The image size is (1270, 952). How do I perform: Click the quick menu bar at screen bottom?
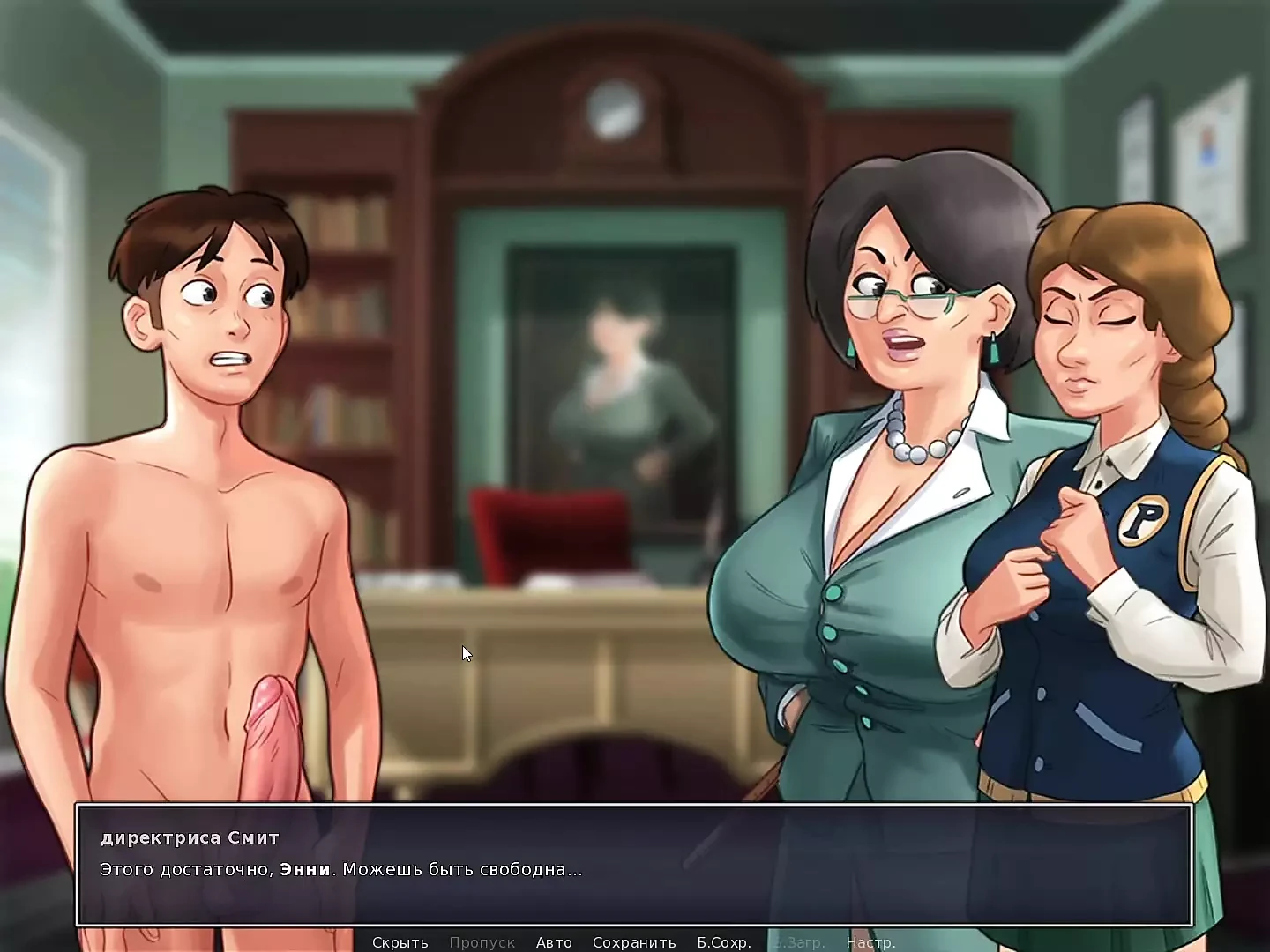[635, 942]
